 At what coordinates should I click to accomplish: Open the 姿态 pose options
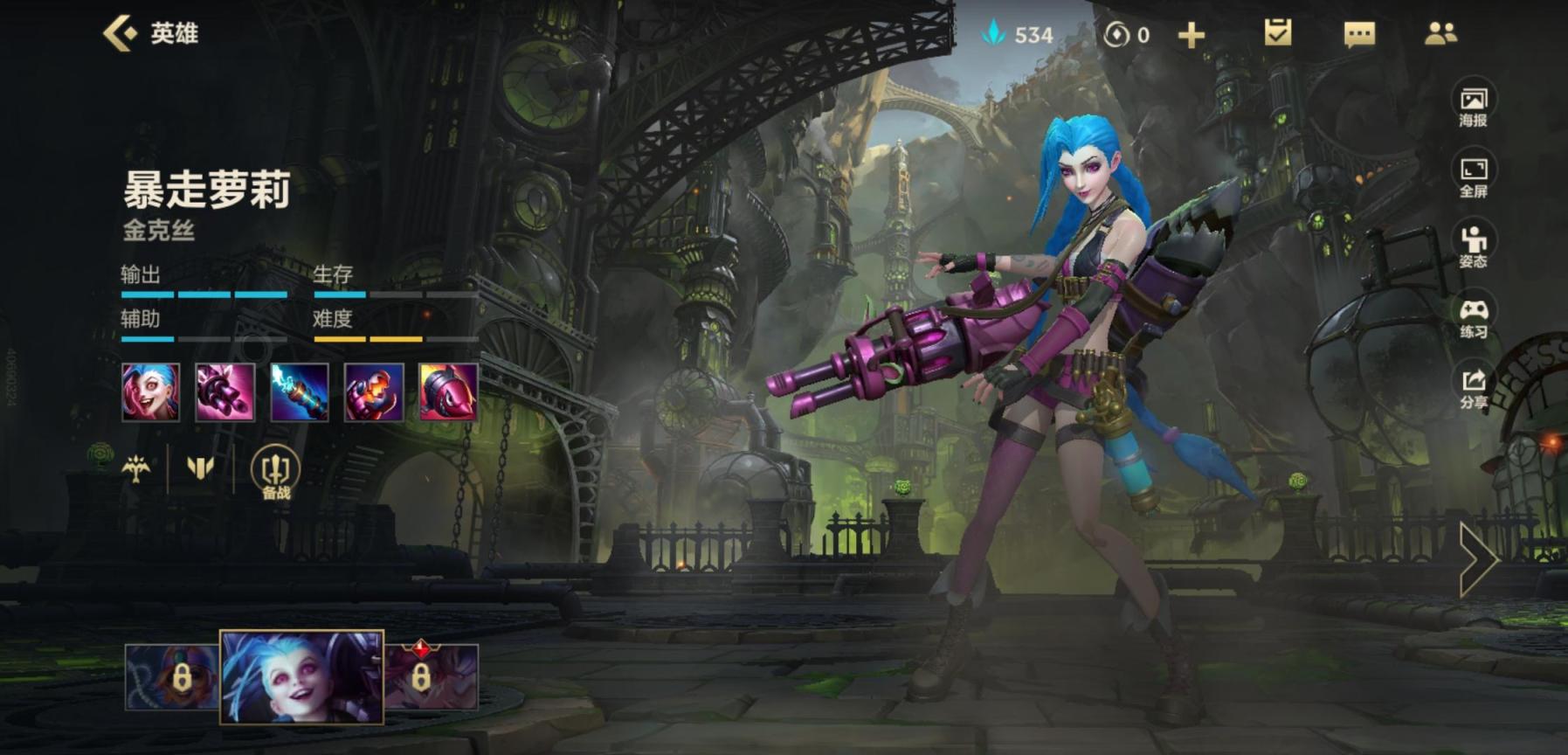coord(1473,246)
